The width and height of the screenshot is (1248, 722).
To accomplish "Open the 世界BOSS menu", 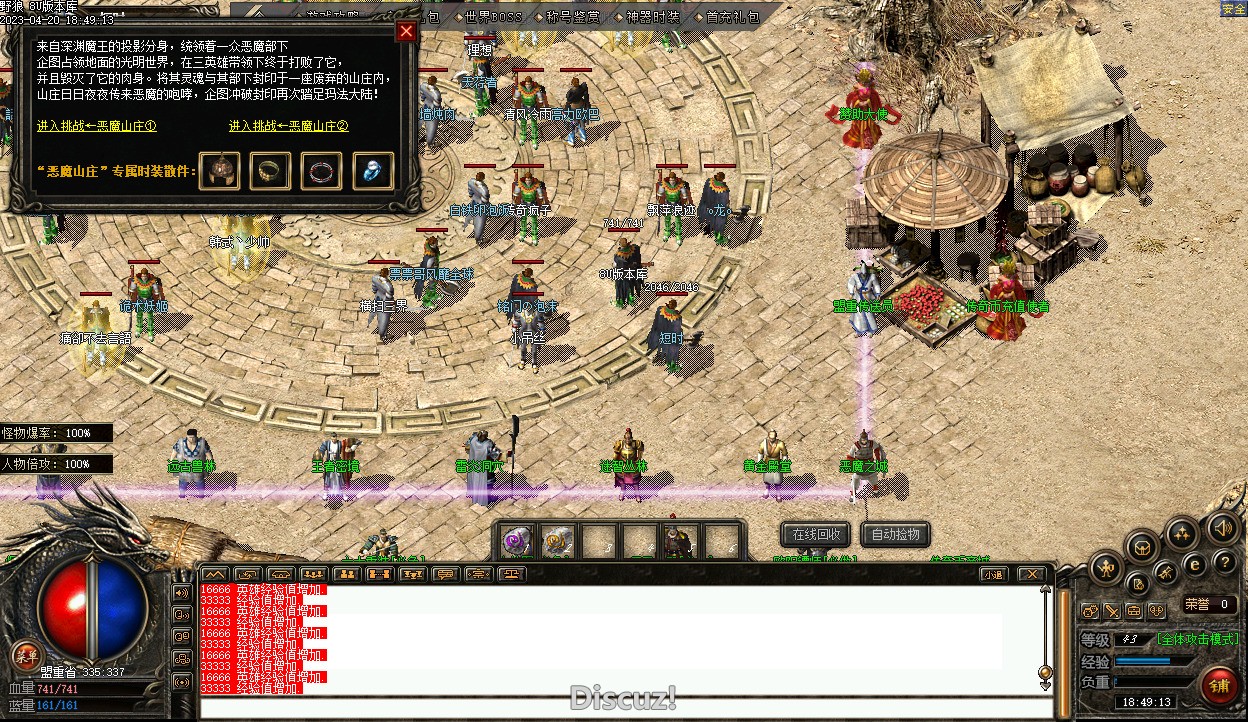I will pos(494,17).
